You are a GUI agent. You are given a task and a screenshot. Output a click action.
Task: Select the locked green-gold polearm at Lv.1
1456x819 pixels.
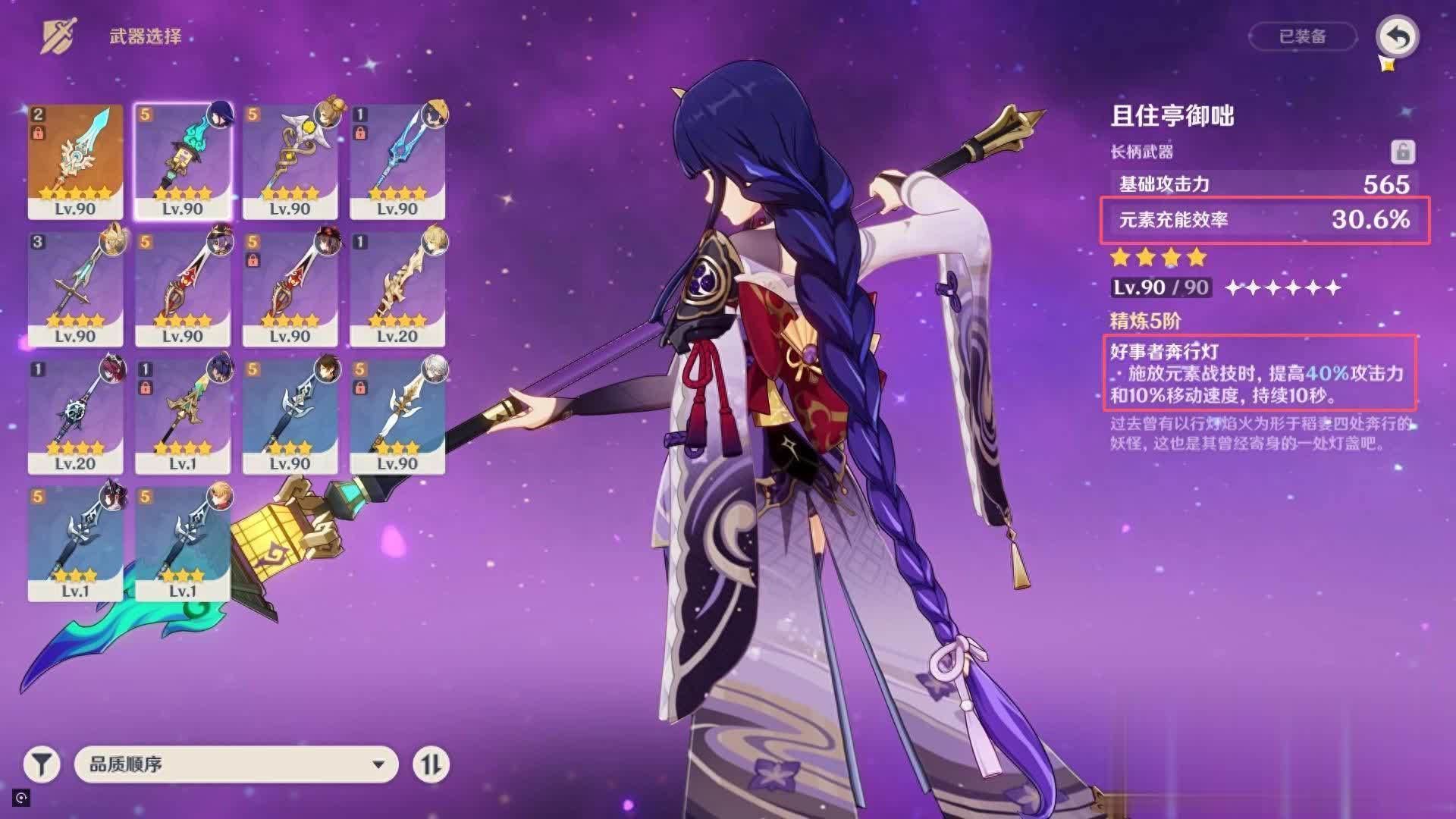183,416
